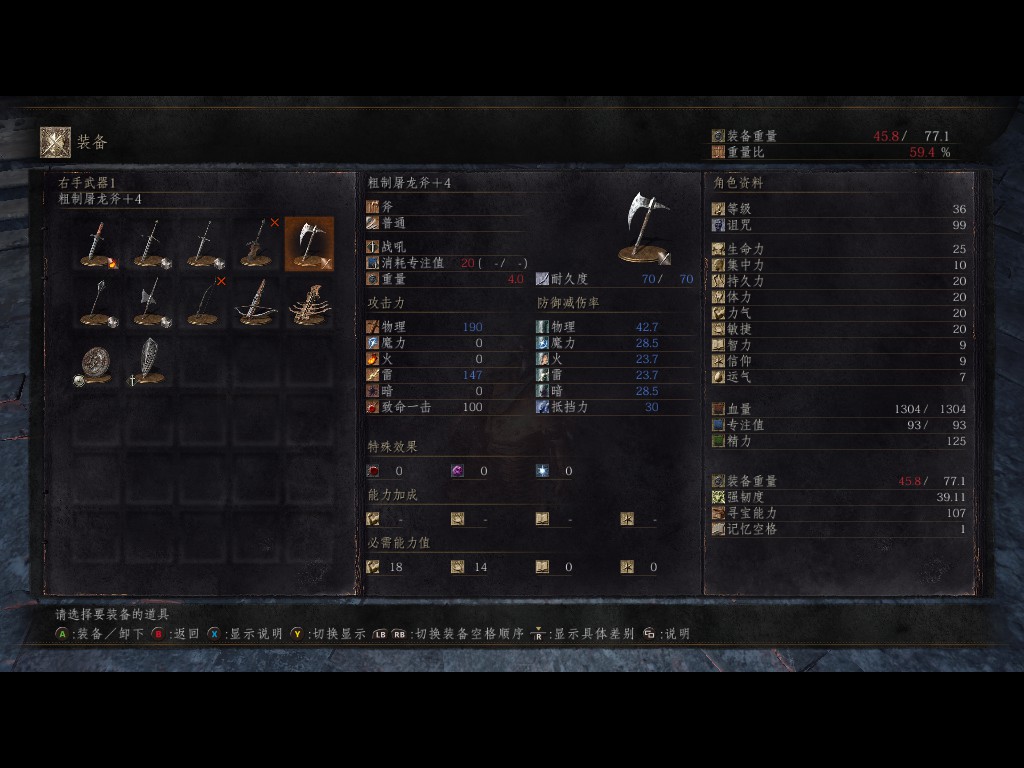This screenshot has height=768, width=1024.
Task: Choose the single crossbow slot
Action: coord(258,302)
